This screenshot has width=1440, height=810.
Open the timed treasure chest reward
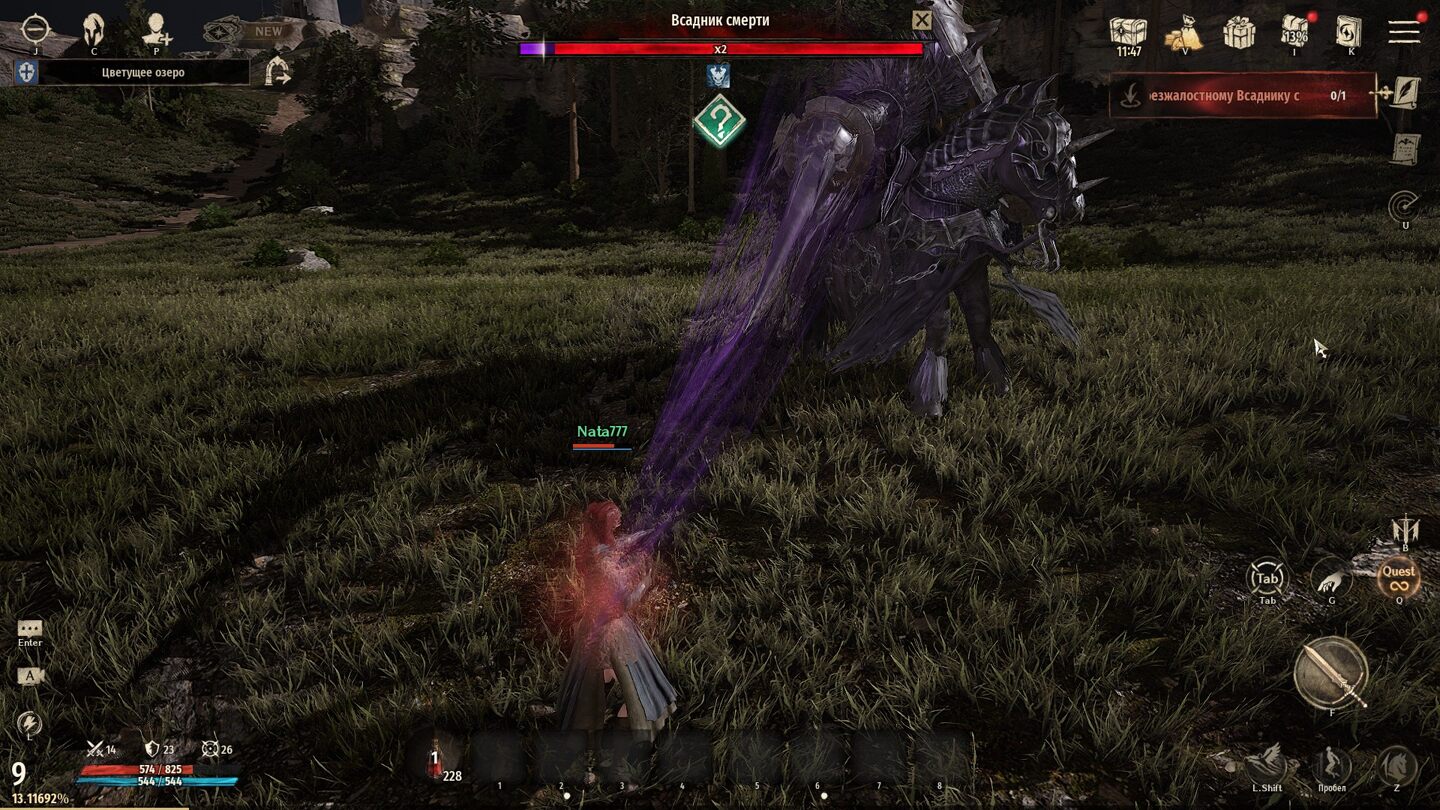point(1127,32)
